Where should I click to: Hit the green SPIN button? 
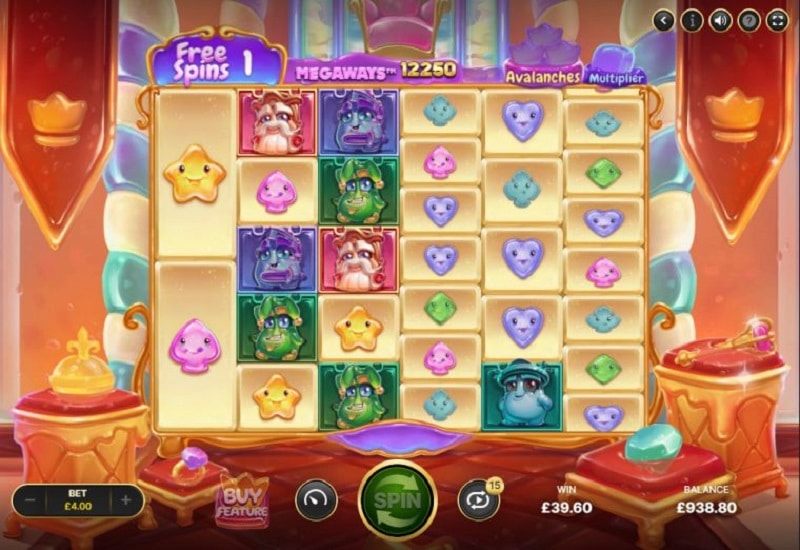[x=397, y=499]
